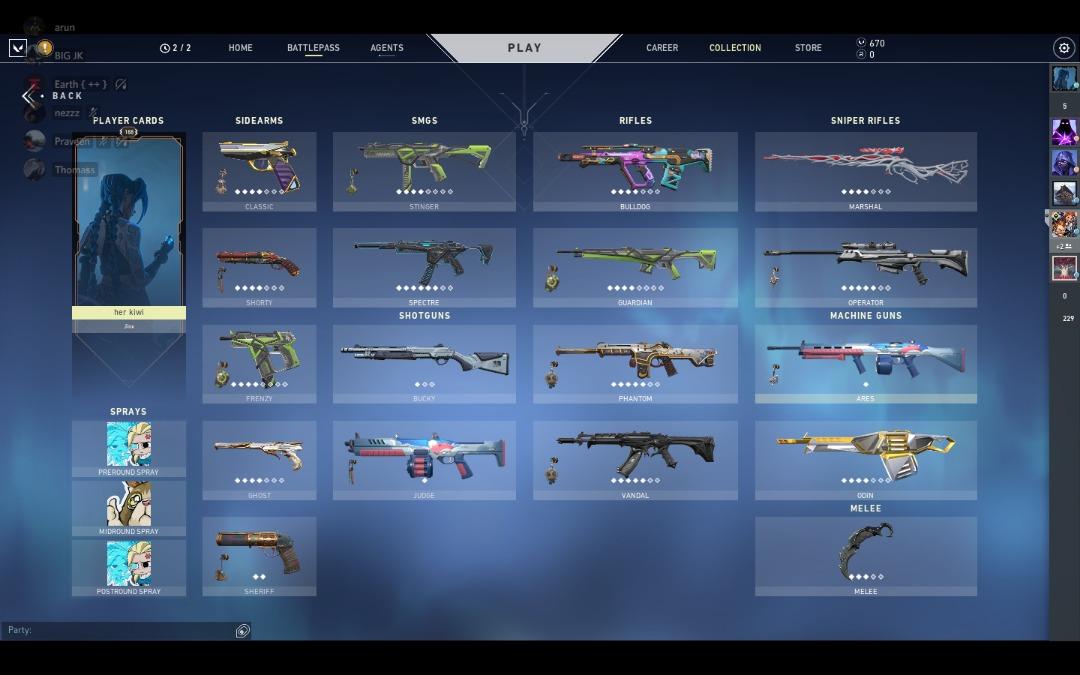This screenshot has height=675, width=1080.
Task: Select the Judge shotgun slot
Action: click(424, 460)
